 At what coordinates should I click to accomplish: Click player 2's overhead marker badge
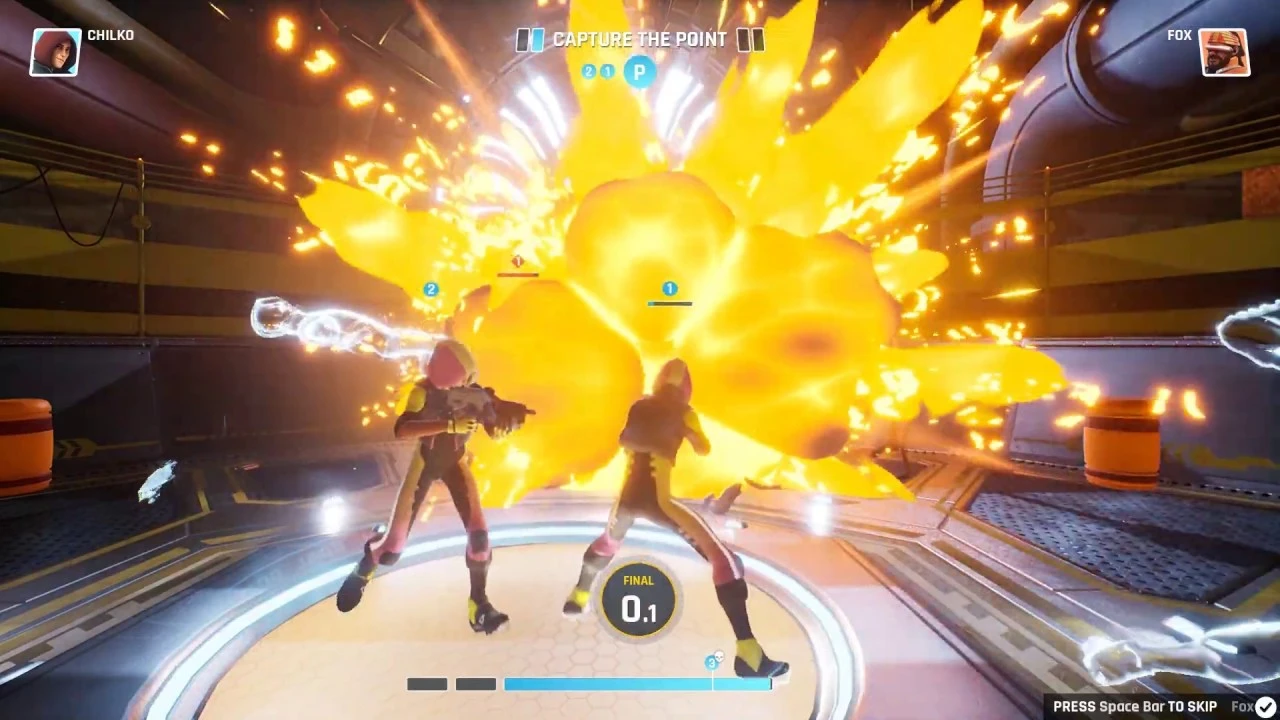tap(430, 289)
